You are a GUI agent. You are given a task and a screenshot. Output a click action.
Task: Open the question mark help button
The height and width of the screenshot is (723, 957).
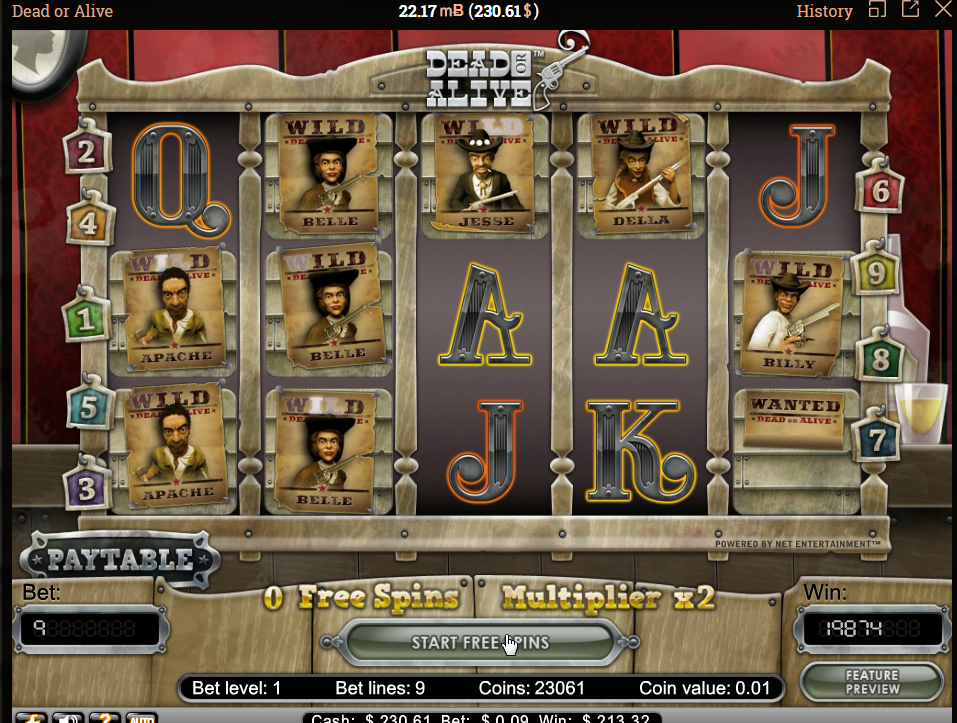105,717
